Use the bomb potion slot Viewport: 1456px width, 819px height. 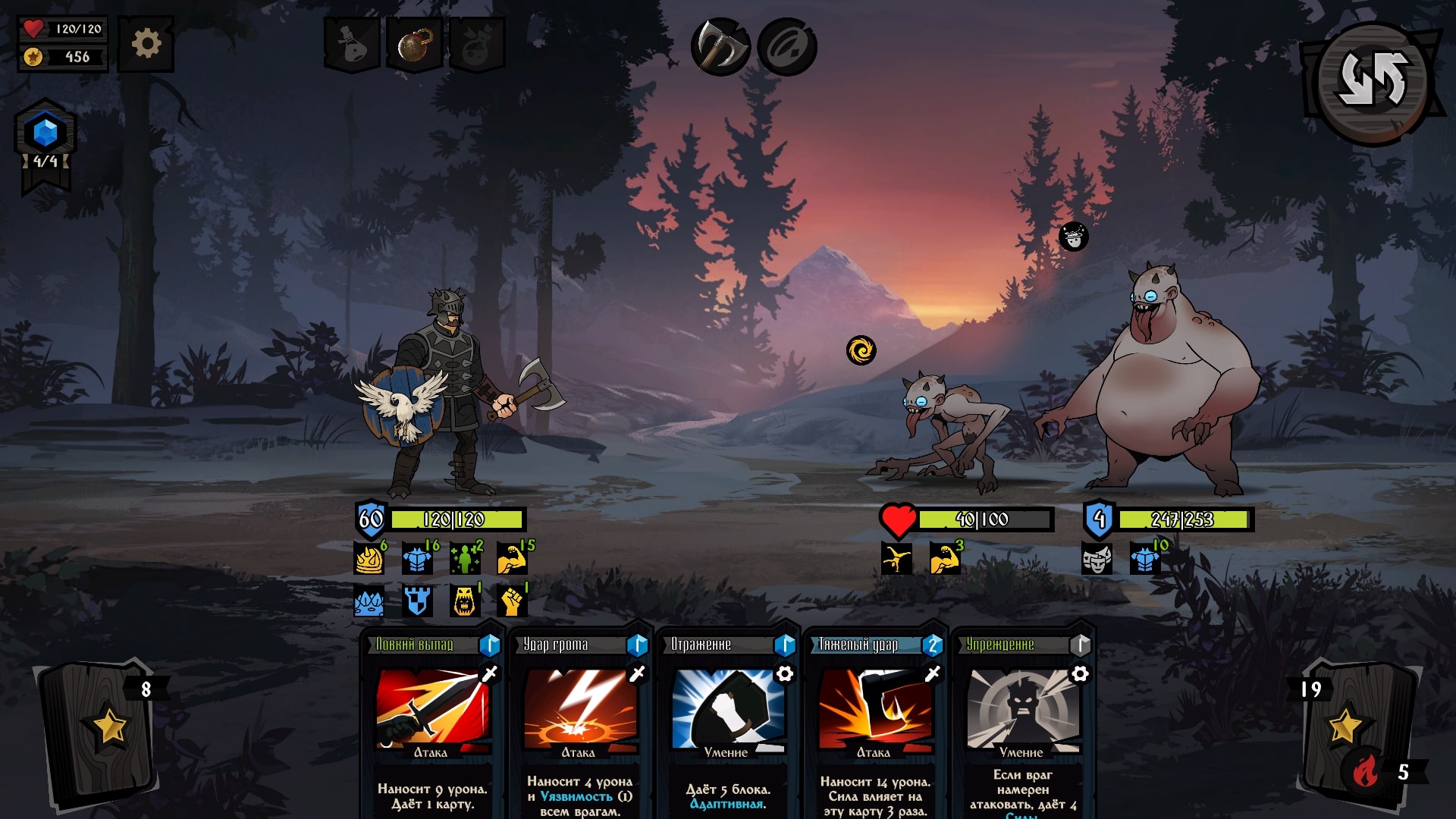point(414,45)
